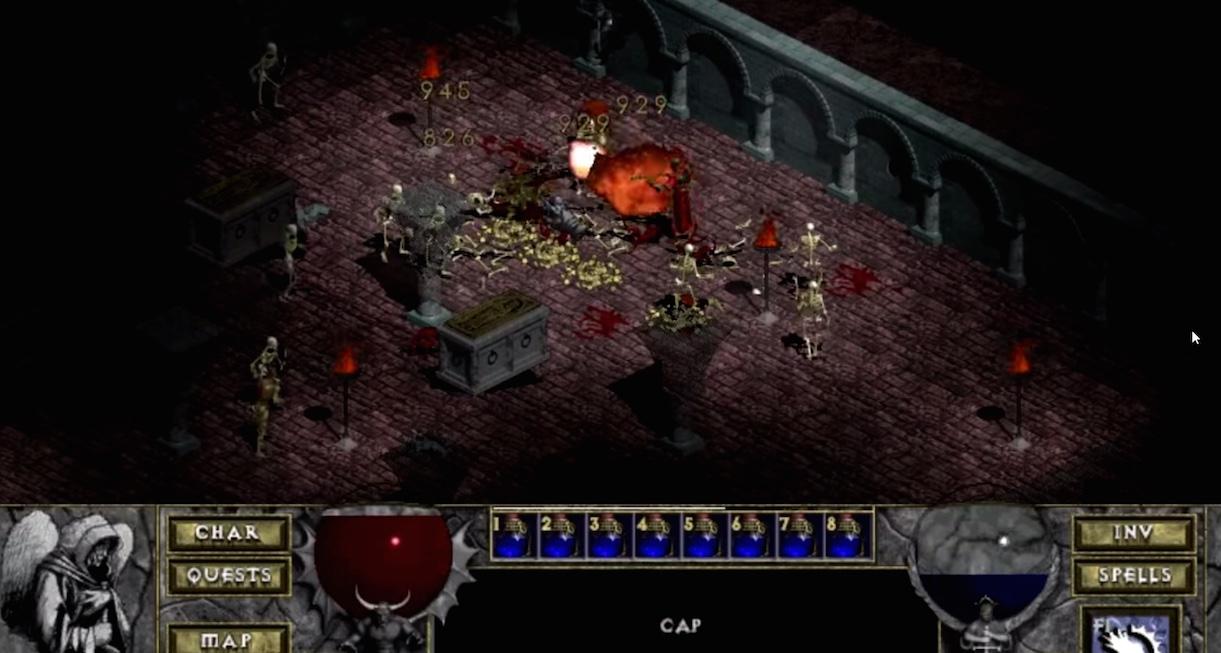Open the INV inventory panel

1134,533
